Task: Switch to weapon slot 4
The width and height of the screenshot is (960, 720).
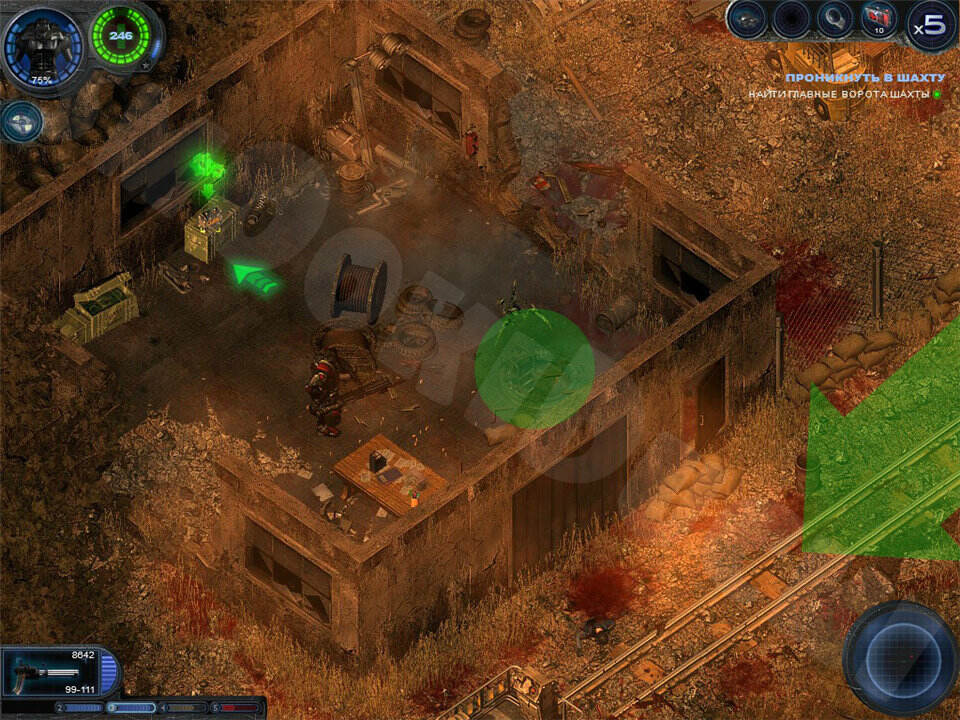Action: [185, 708]
